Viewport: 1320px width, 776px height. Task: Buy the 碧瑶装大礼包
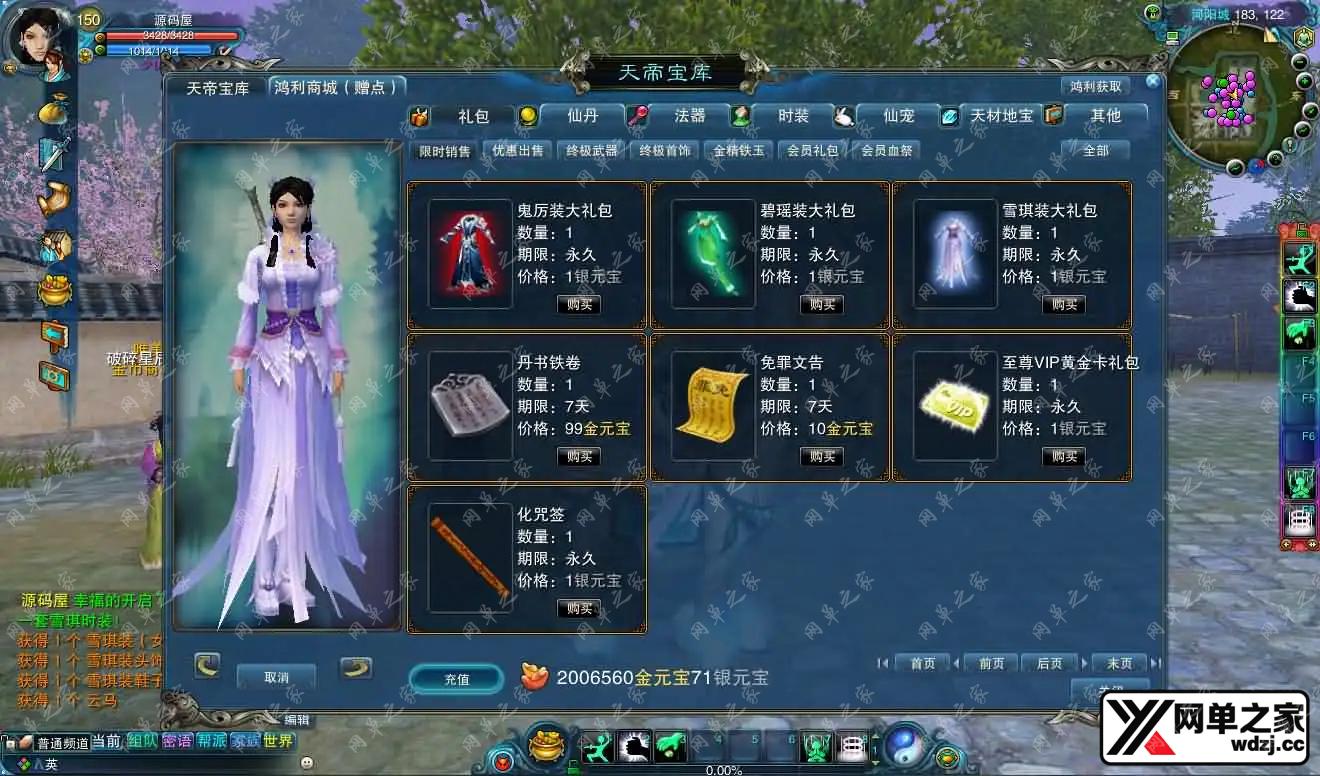tap(822, 304)
